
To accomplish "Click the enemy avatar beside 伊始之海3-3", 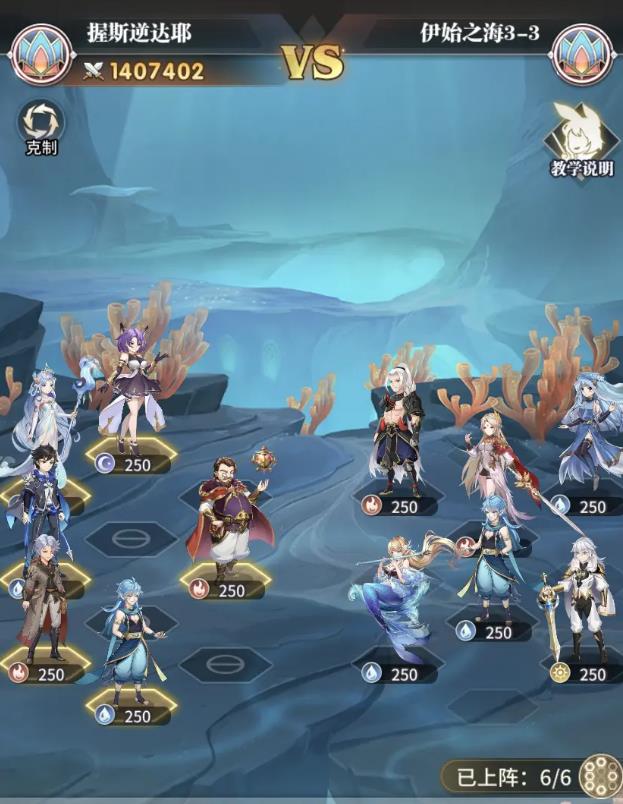I will (x=581, y=53).
